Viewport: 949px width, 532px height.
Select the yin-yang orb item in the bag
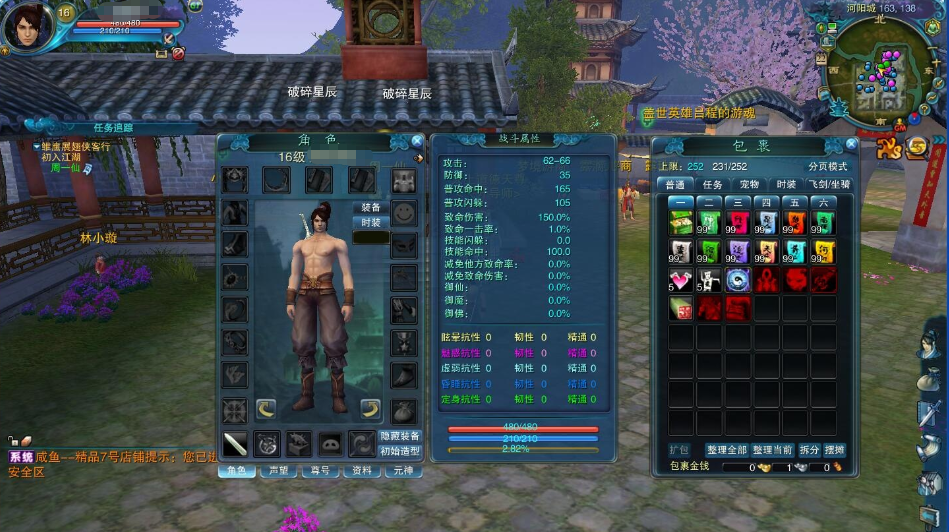738,281
